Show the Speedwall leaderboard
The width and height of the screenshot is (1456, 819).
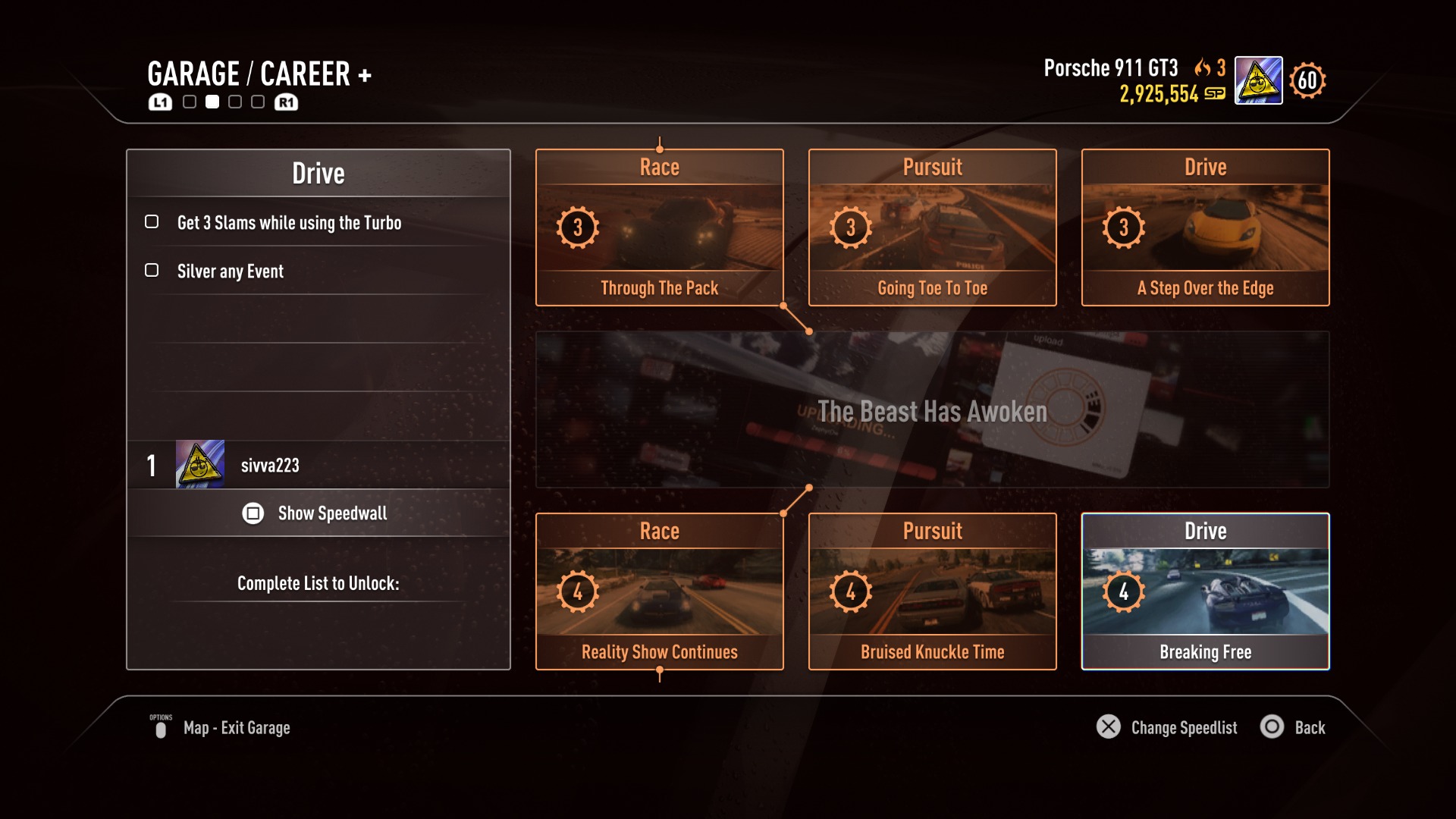tap(317, 513)
